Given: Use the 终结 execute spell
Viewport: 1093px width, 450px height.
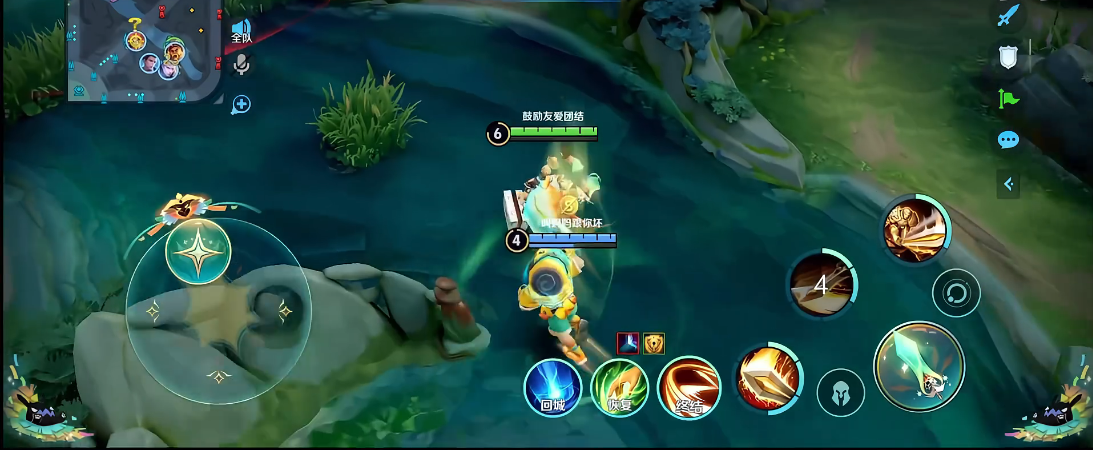Looking at the screenshot, I should tap(689, 387).
